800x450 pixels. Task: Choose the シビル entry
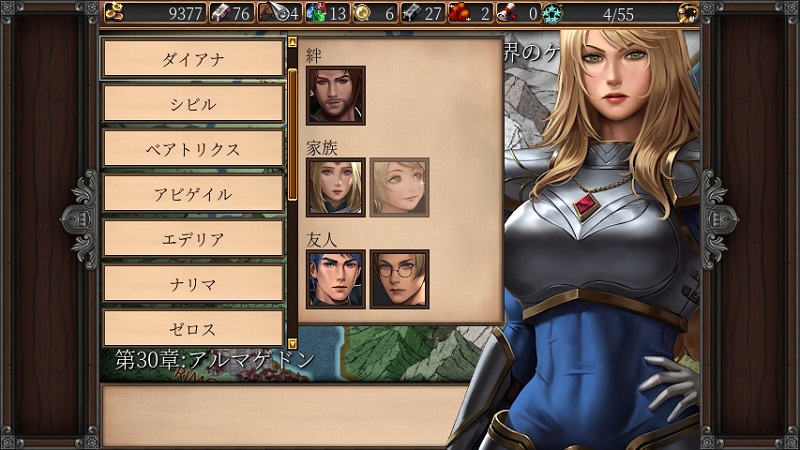click(x=193, y=104)
